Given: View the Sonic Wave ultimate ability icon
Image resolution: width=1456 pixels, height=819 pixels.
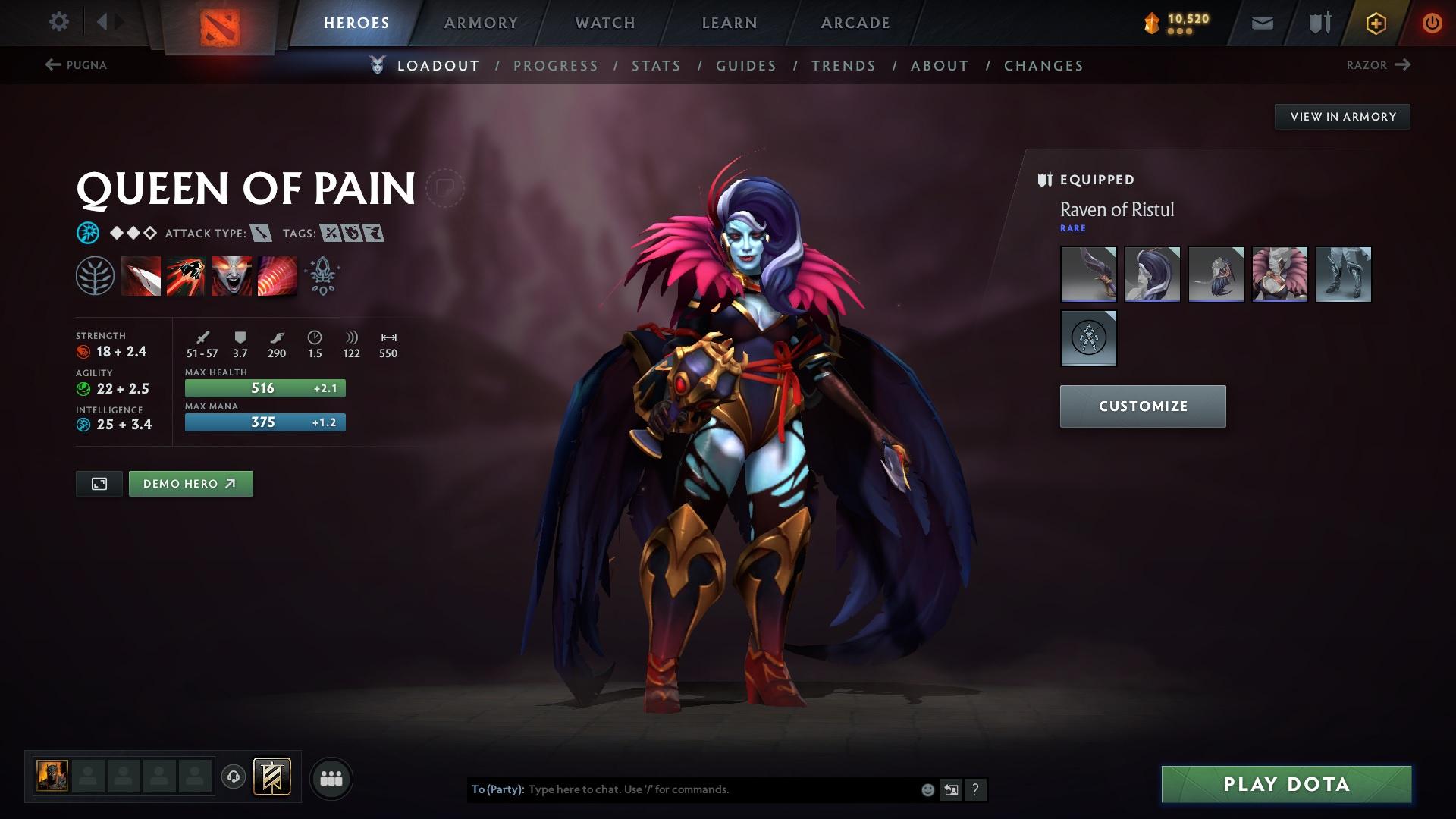Looking at the screenshot, I should [279, 275].
